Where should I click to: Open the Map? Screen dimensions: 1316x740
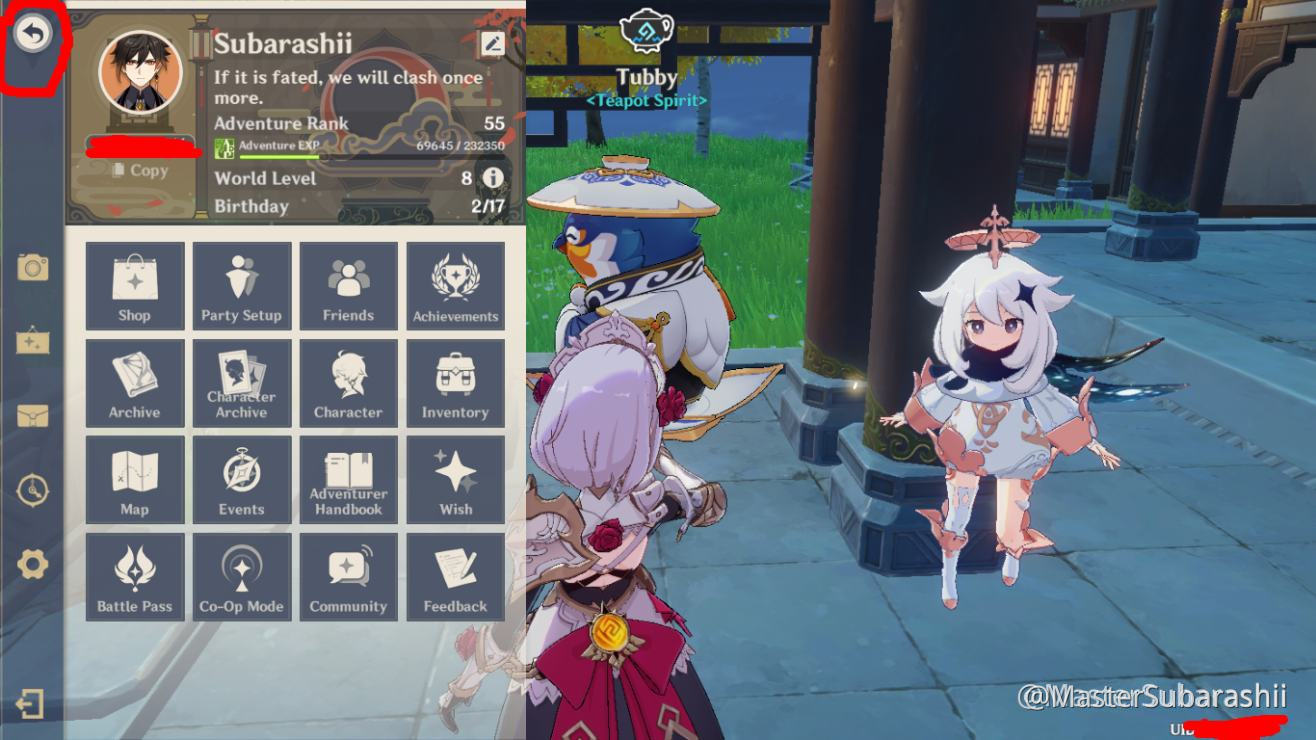pyautogui.click(x=134, y=479)
